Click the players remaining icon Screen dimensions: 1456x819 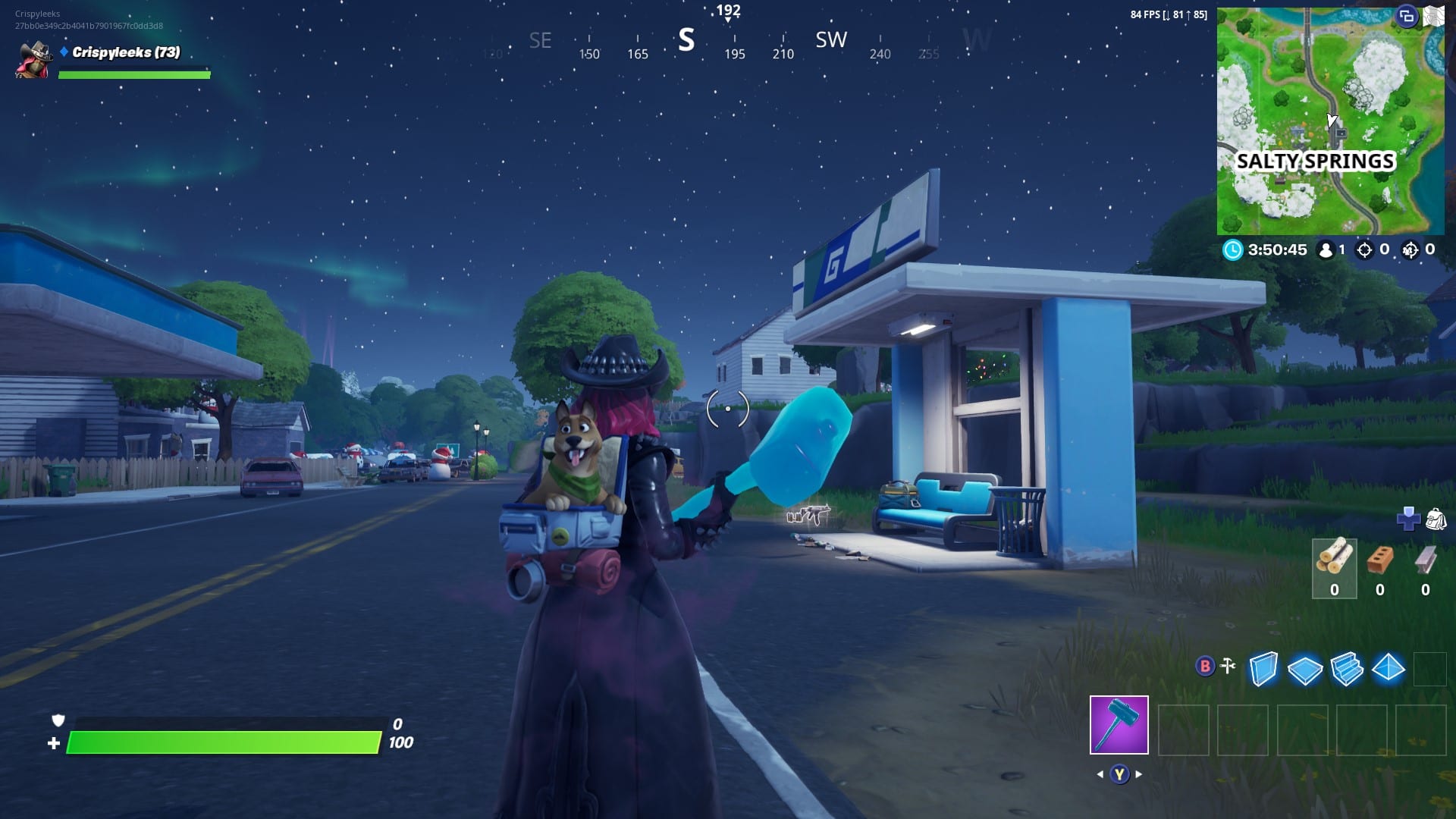(1326, 249)
